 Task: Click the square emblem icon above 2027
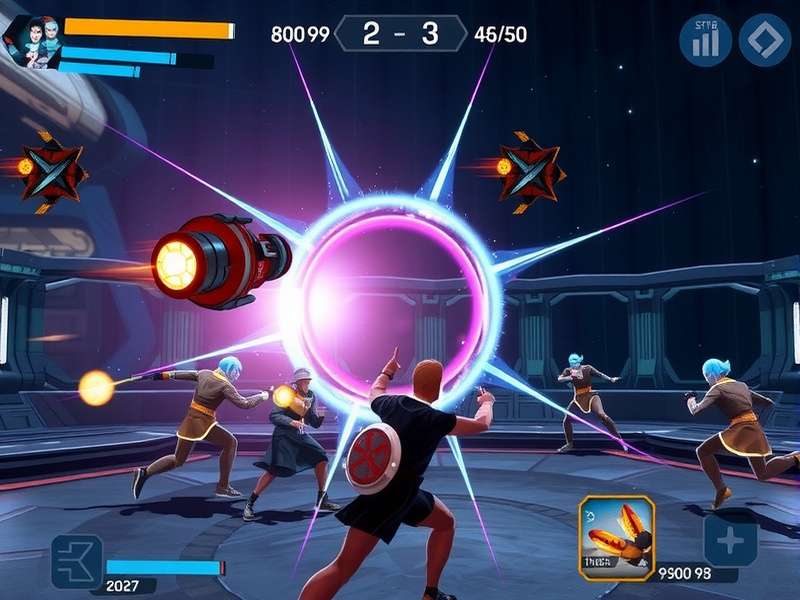[77, 560]
